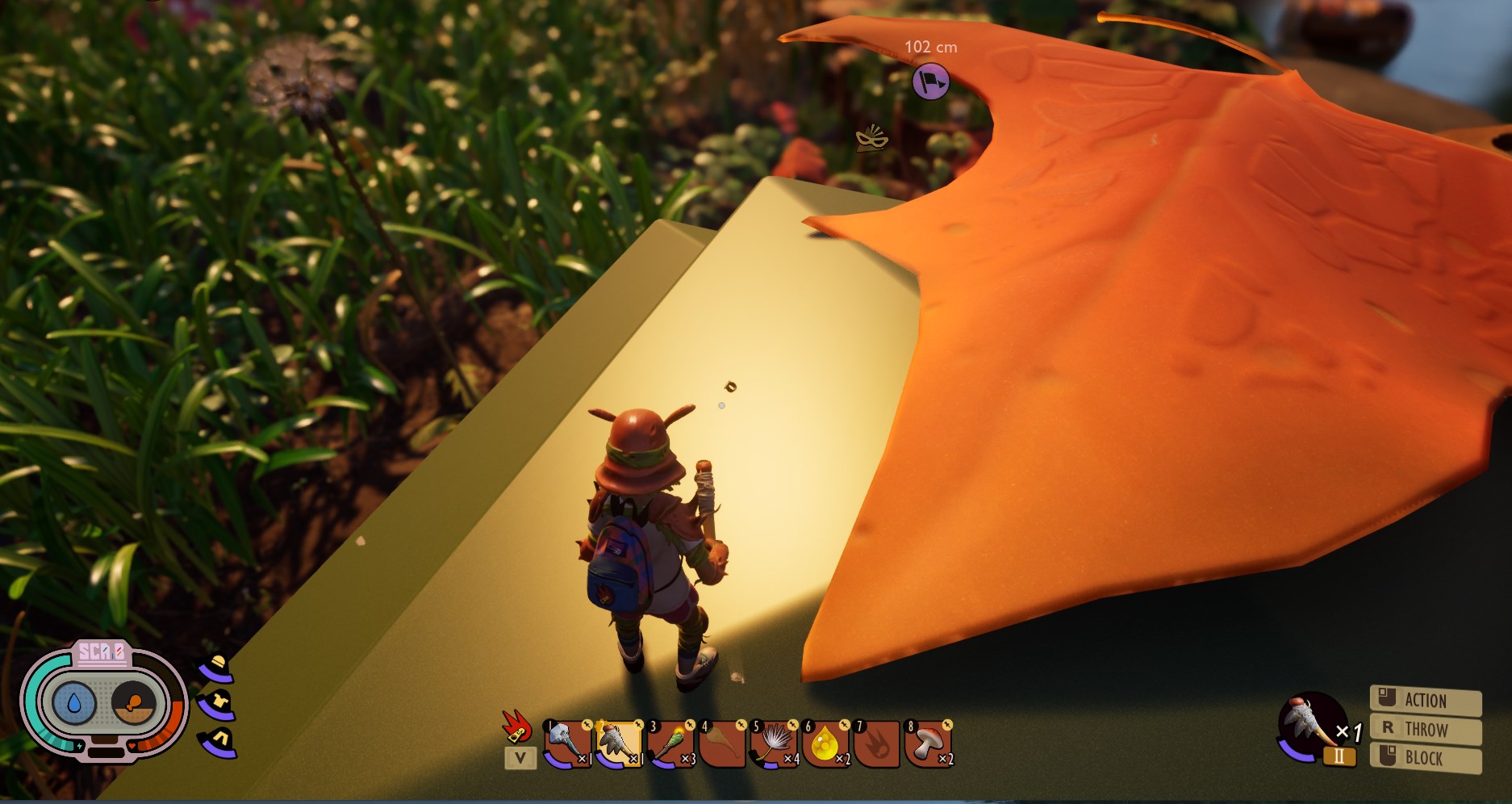
Task: Click the red claw icon beside the hotbar
Action: (x=516, y=726)
